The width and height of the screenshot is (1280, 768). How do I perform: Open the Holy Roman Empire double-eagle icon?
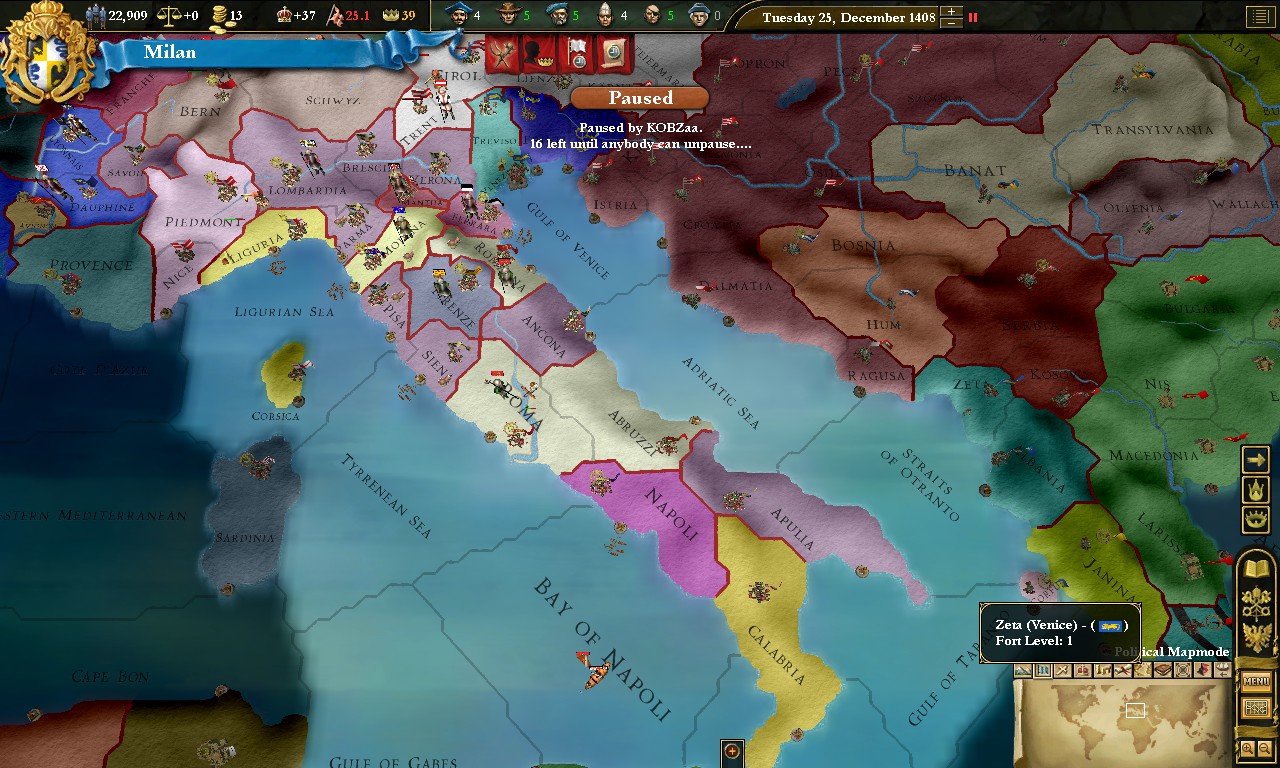pyautogui.click(x=1255, y=635)
